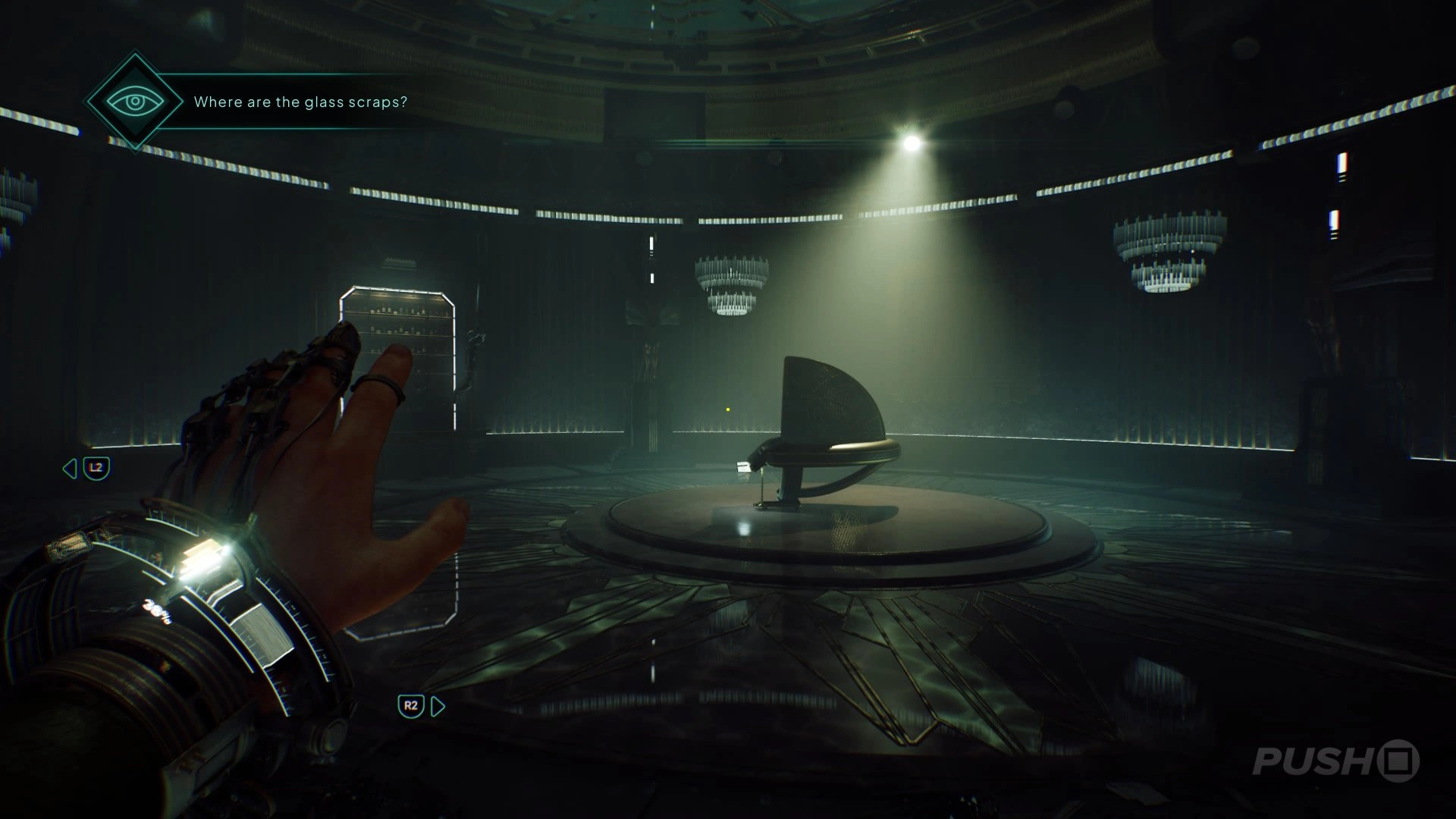
Task: Expand the left-facing arrow beside the L2 prompt
Action: (68, 467)
